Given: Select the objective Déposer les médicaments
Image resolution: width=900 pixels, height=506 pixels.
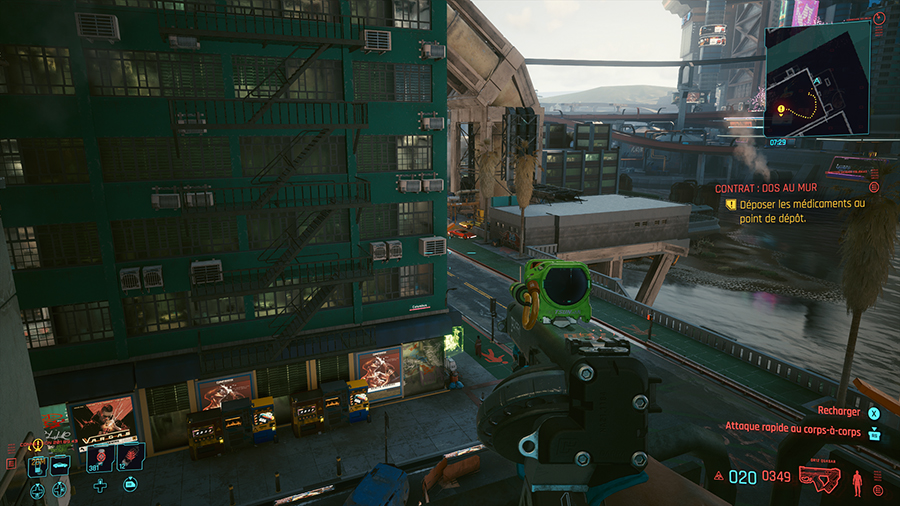Looking at the screenshot, I should click(796, 210).
